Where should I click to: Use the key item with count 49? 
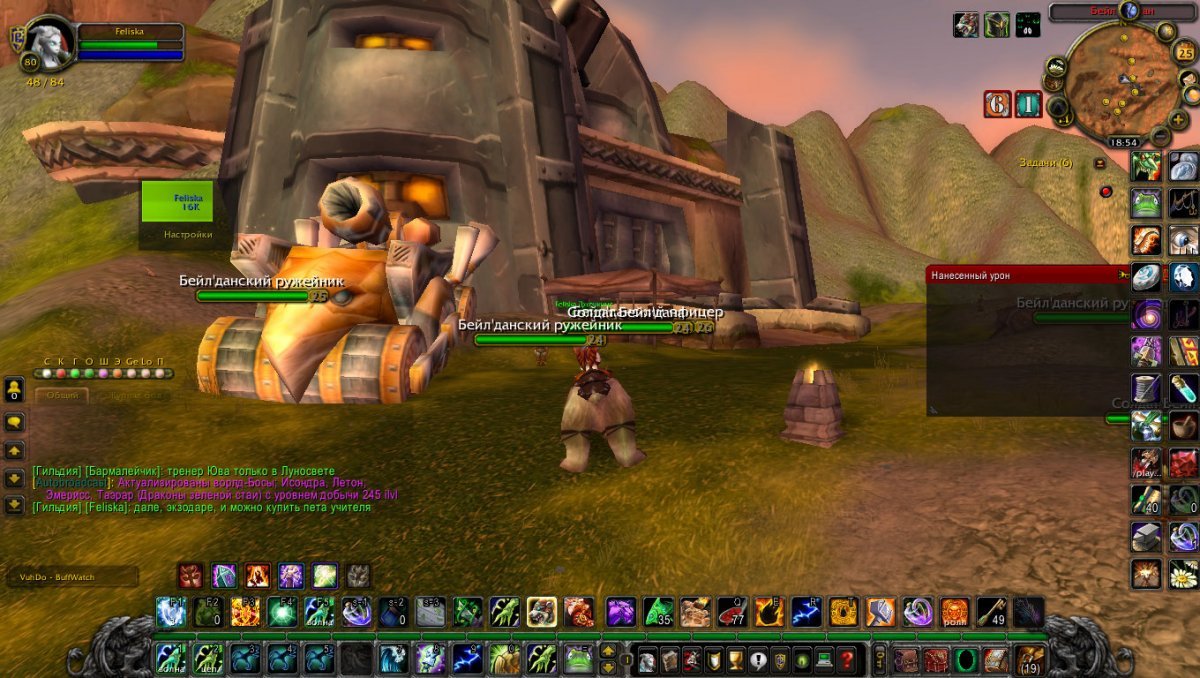tap(991, 612)
